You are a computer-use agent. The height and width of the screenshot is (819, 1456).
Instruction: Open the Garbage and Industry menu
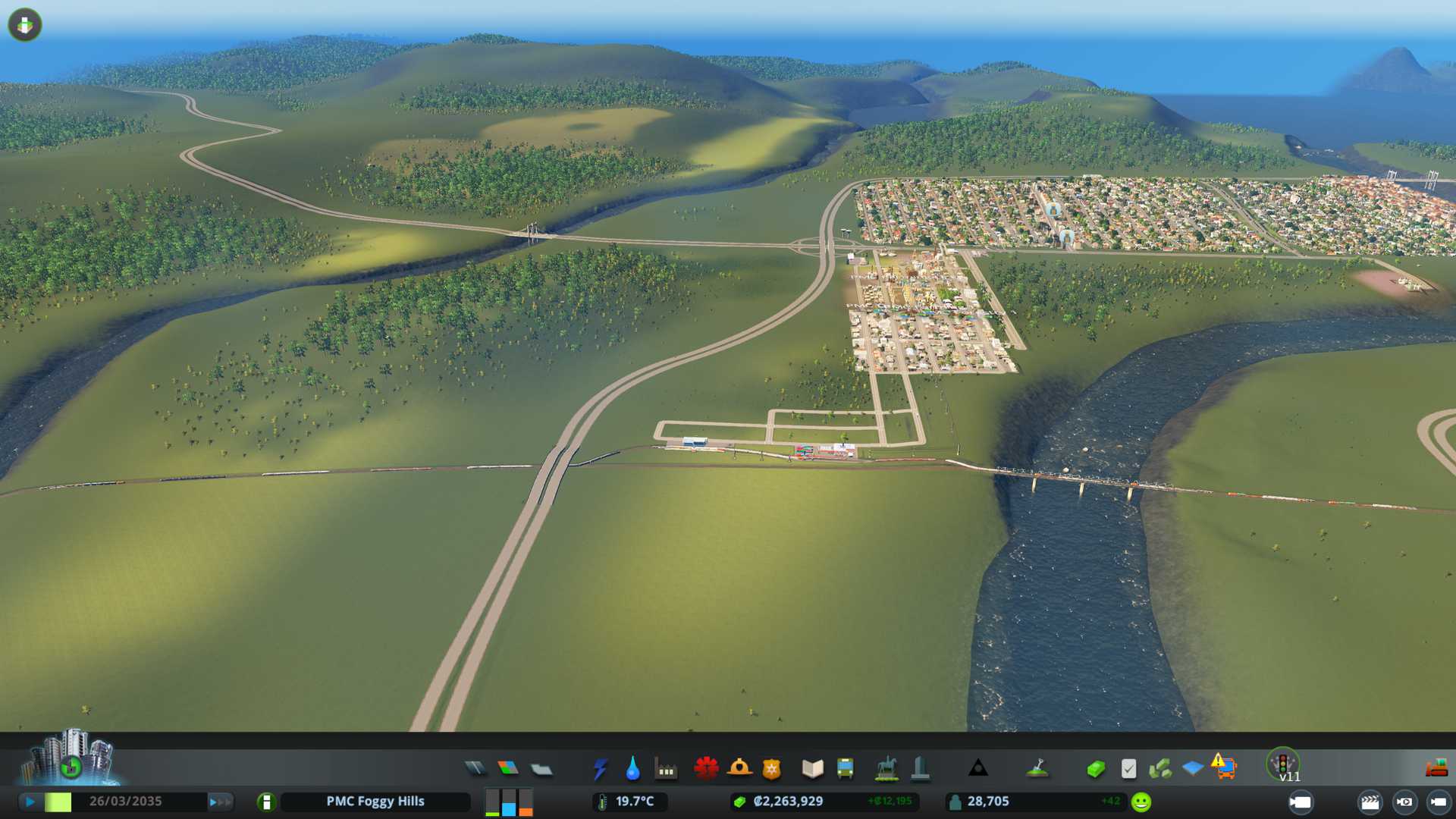point(666,769)
